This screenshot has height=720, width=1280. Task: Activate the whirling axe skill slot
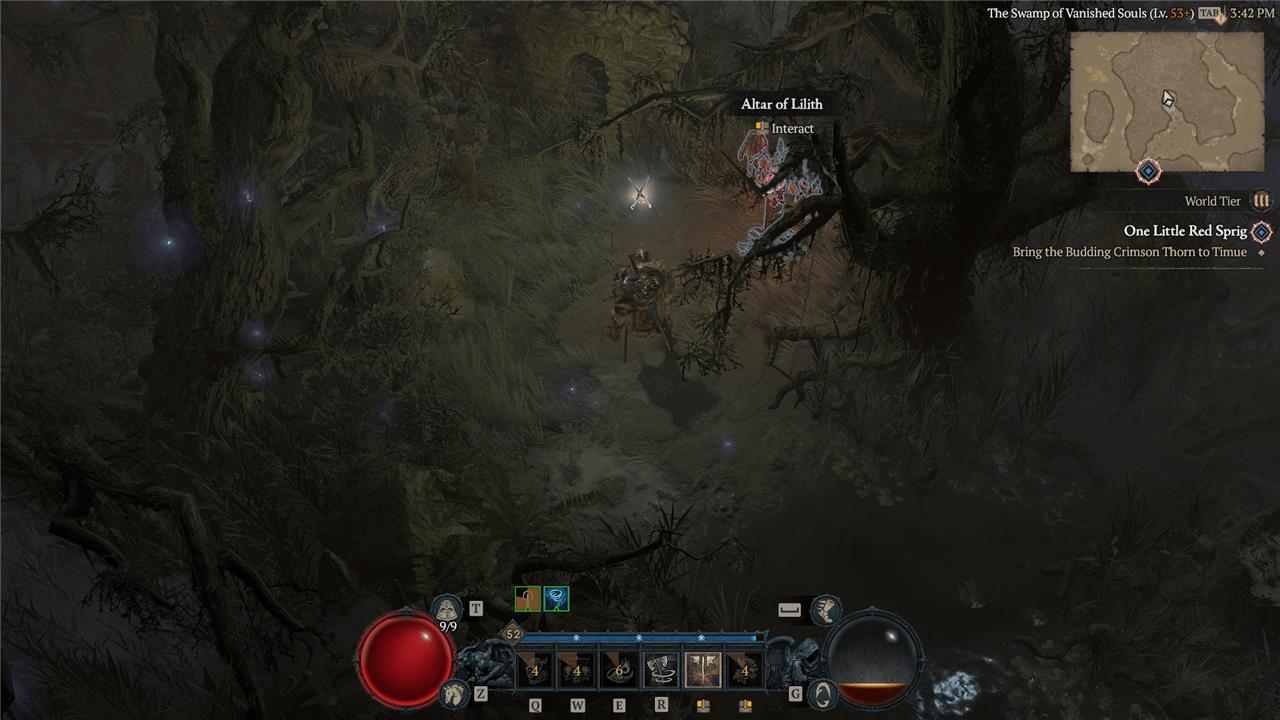coord(661,670)
